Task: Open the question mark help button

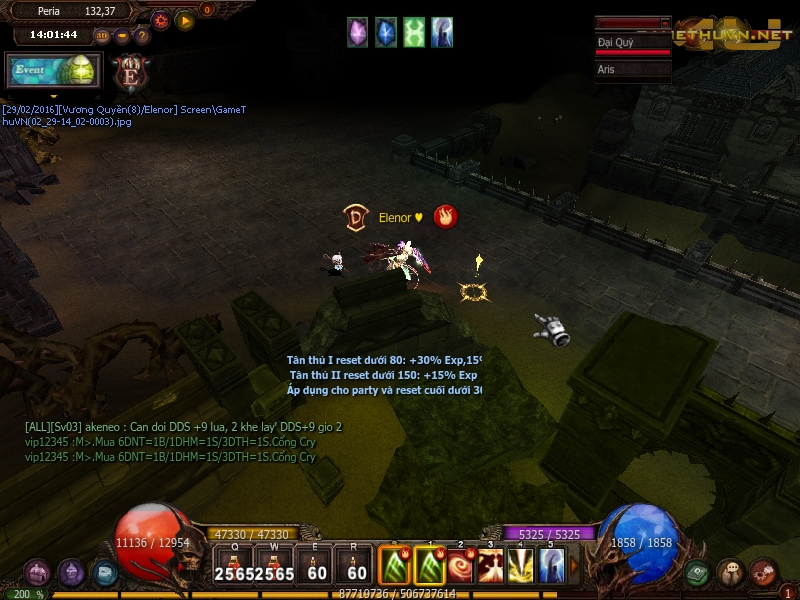Action: 142,36
